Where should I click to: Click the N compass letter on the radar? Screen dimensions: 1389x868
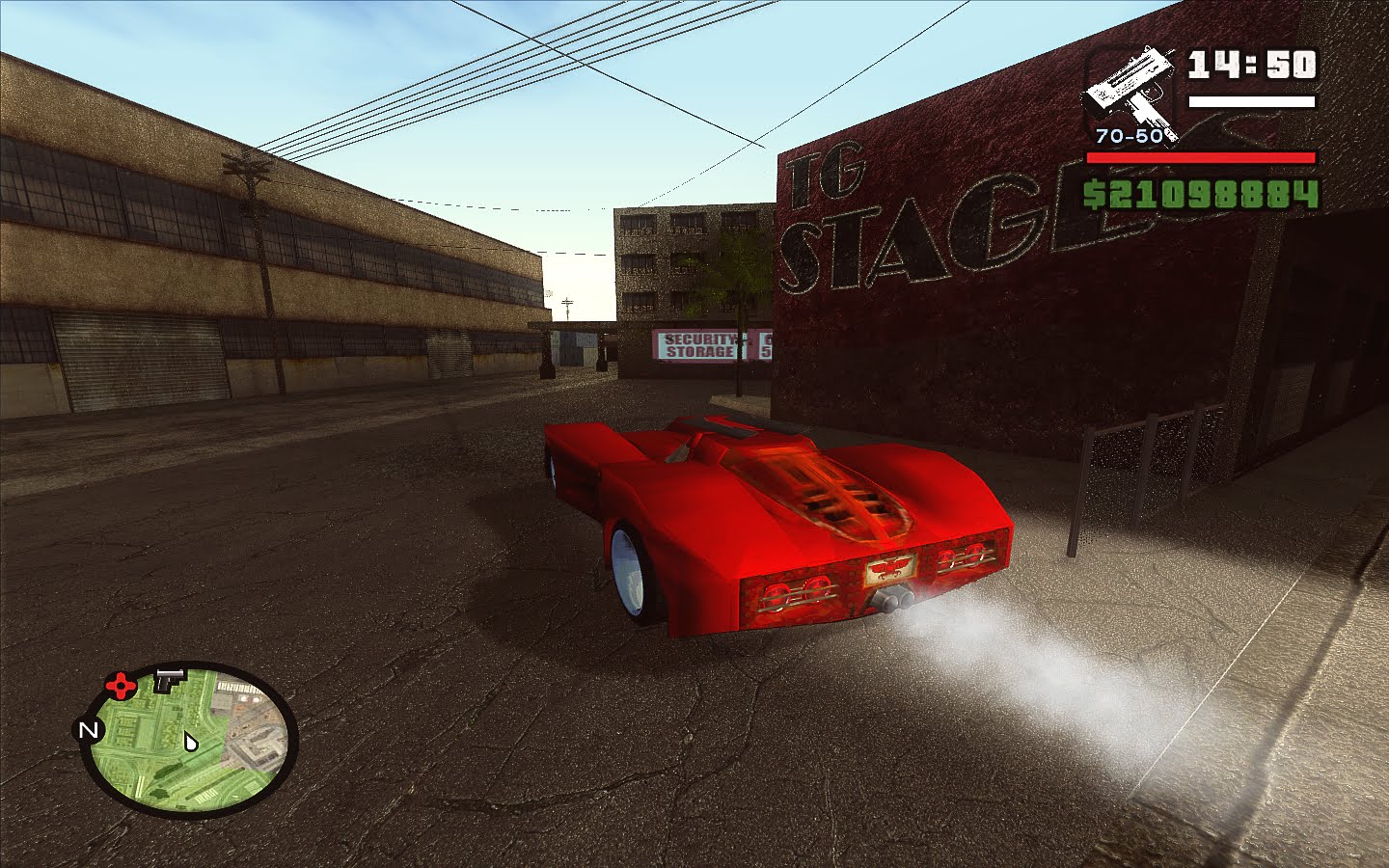(89, 730)
